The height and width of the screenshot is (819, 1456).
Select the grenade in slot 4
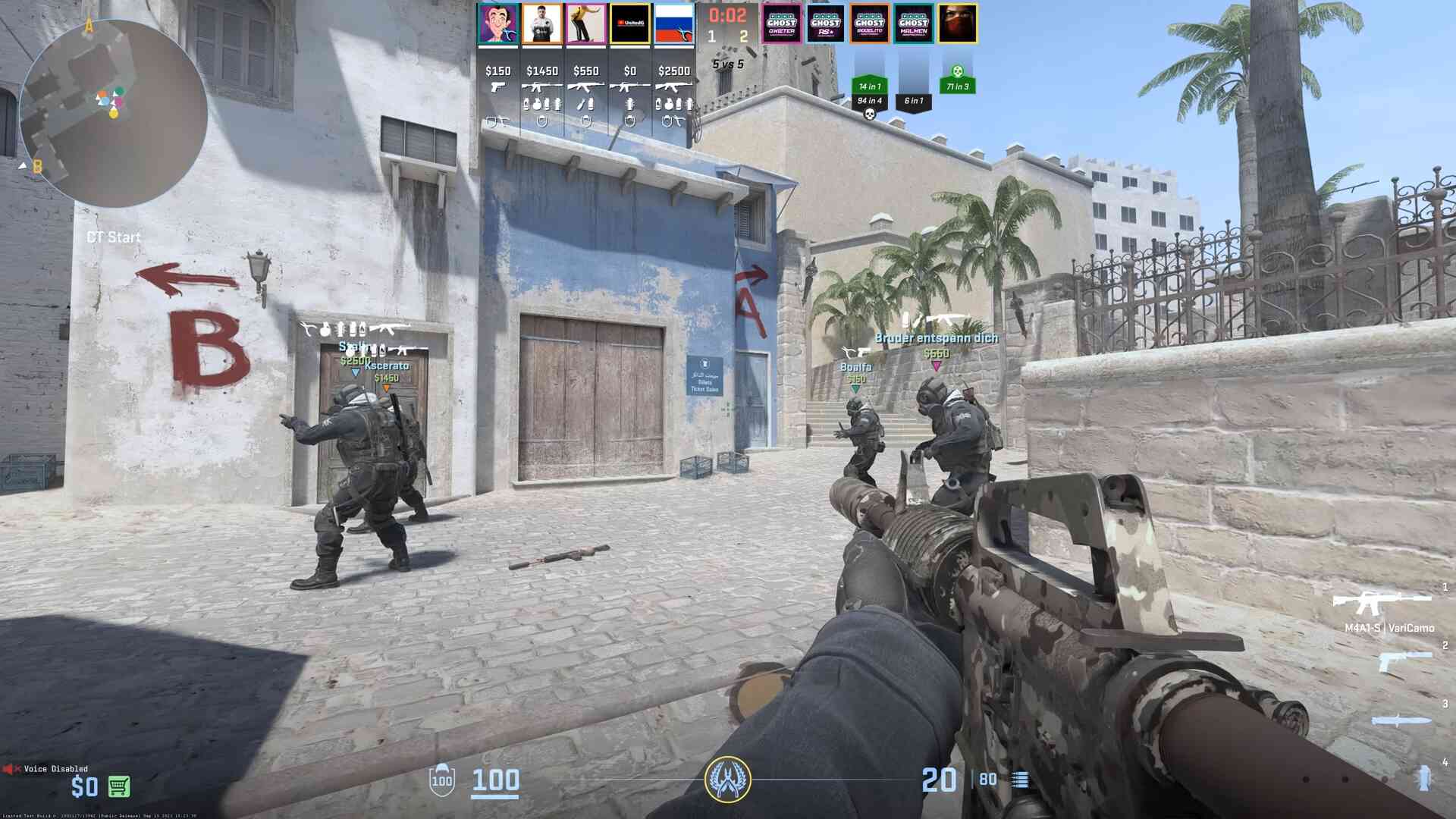1423,778
